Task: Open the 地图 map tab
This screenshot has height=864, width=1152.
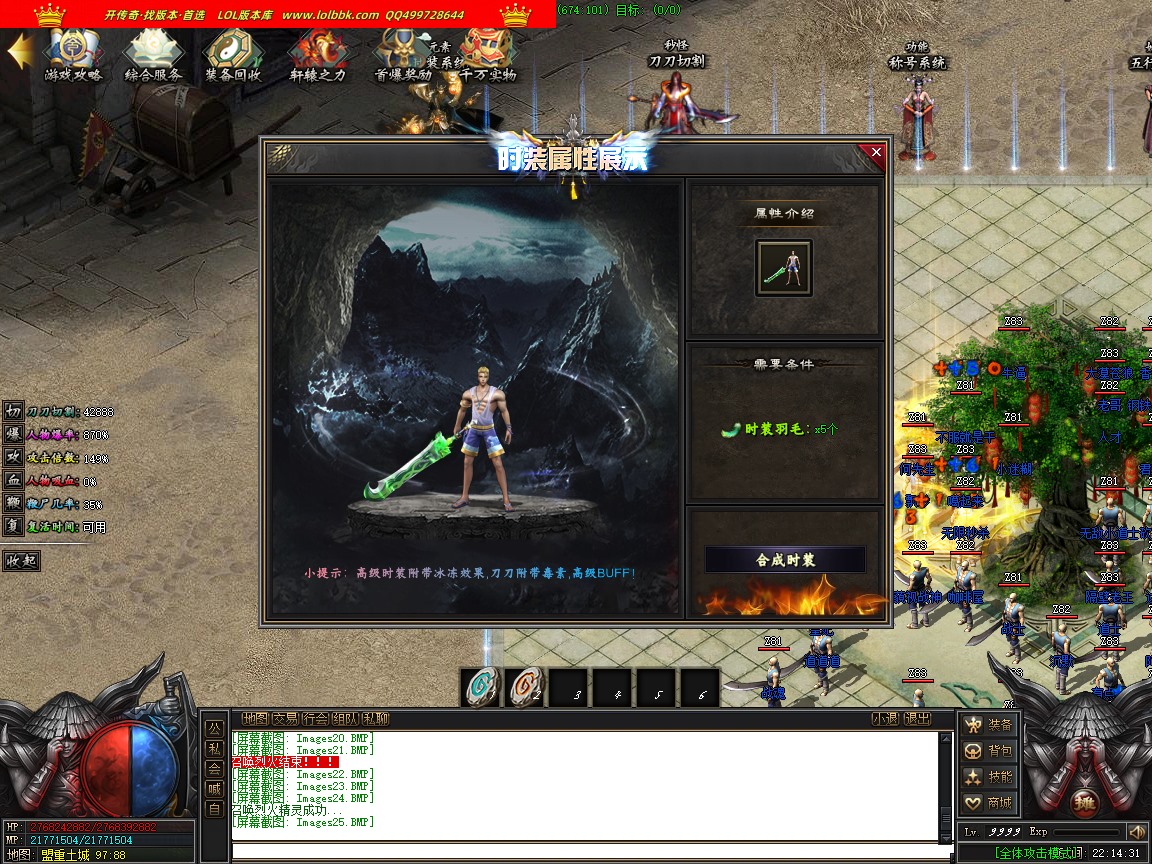Action: click(x=255, y=718)
